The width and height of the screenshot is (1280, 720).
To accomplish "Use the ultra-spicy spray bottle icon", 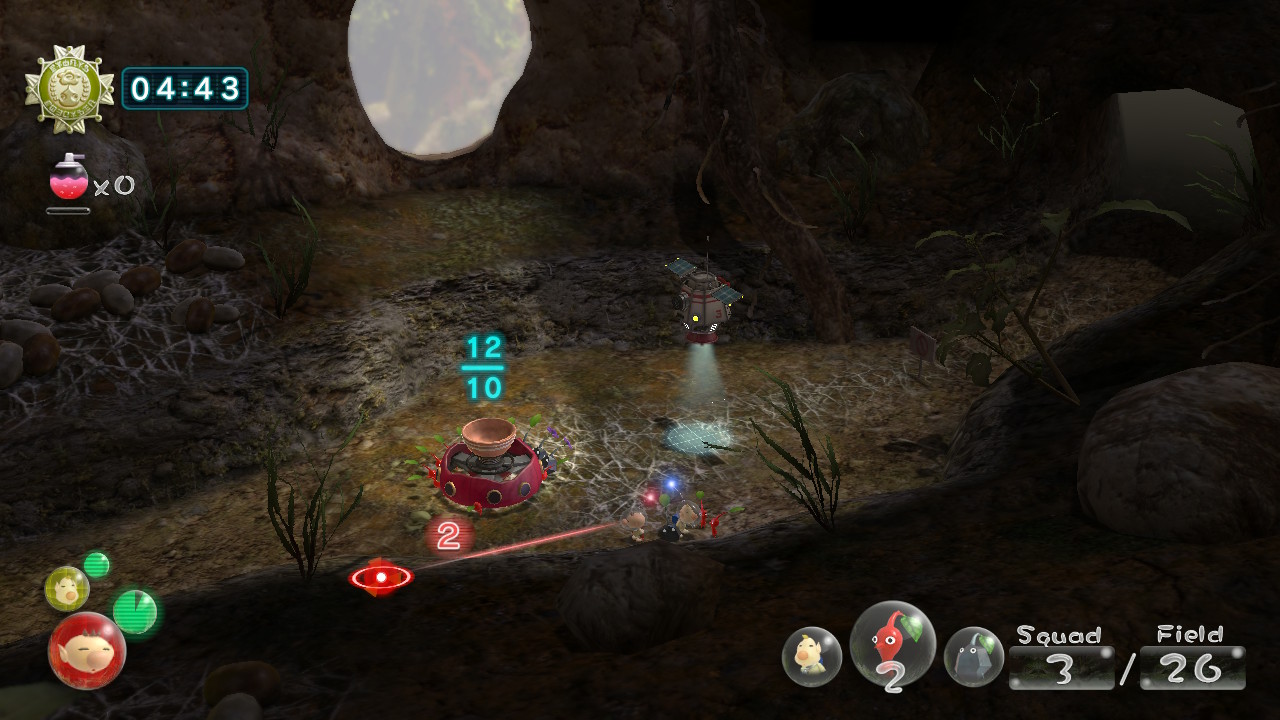I will point(68,178).
